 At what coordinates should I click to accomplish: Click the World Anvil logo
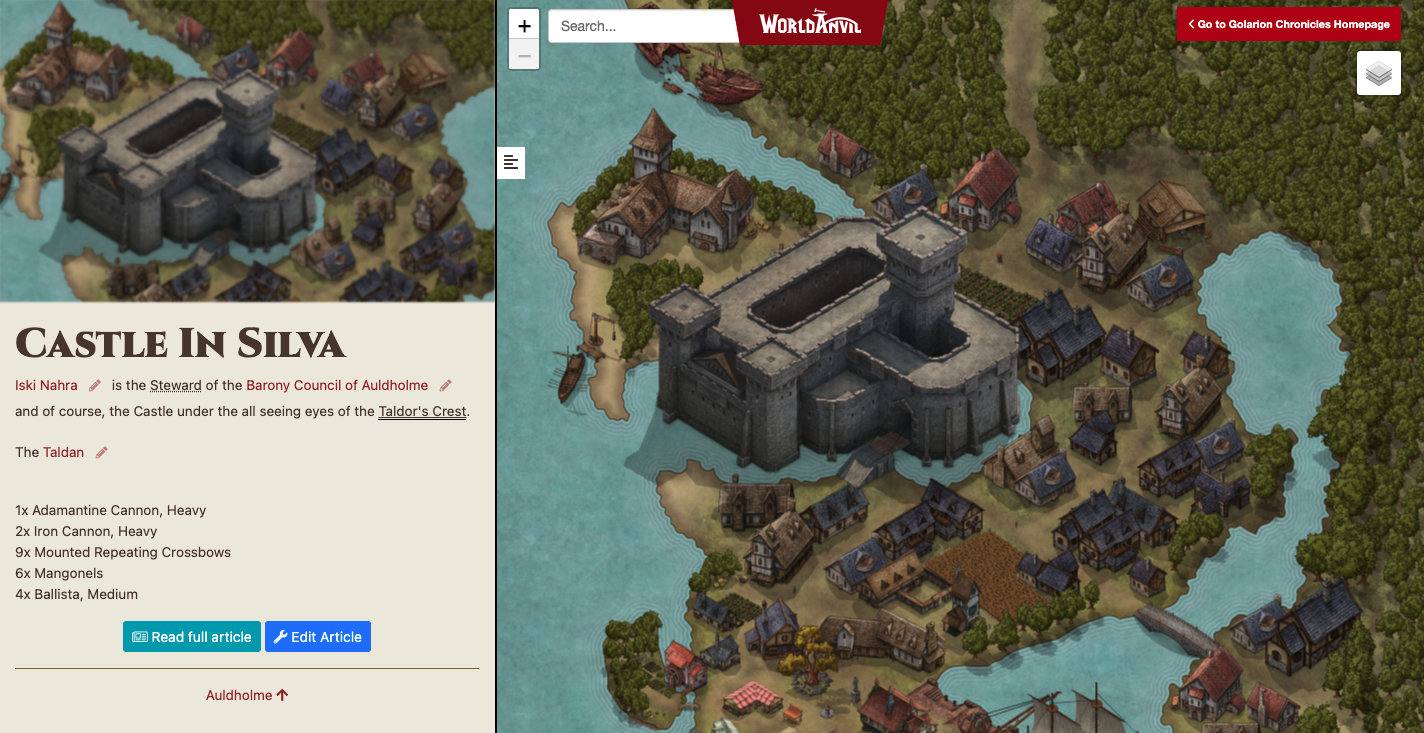click(x=811, y=24)
